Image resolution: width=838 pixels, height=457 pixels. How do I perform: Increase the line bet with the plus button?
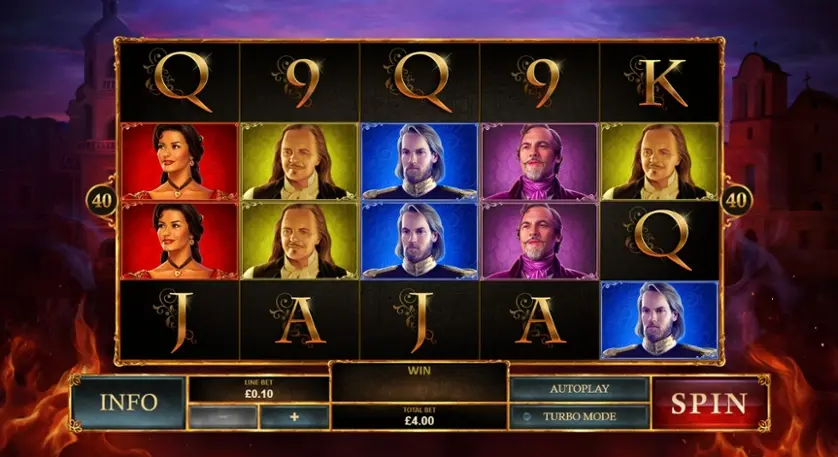pos(294,417)
